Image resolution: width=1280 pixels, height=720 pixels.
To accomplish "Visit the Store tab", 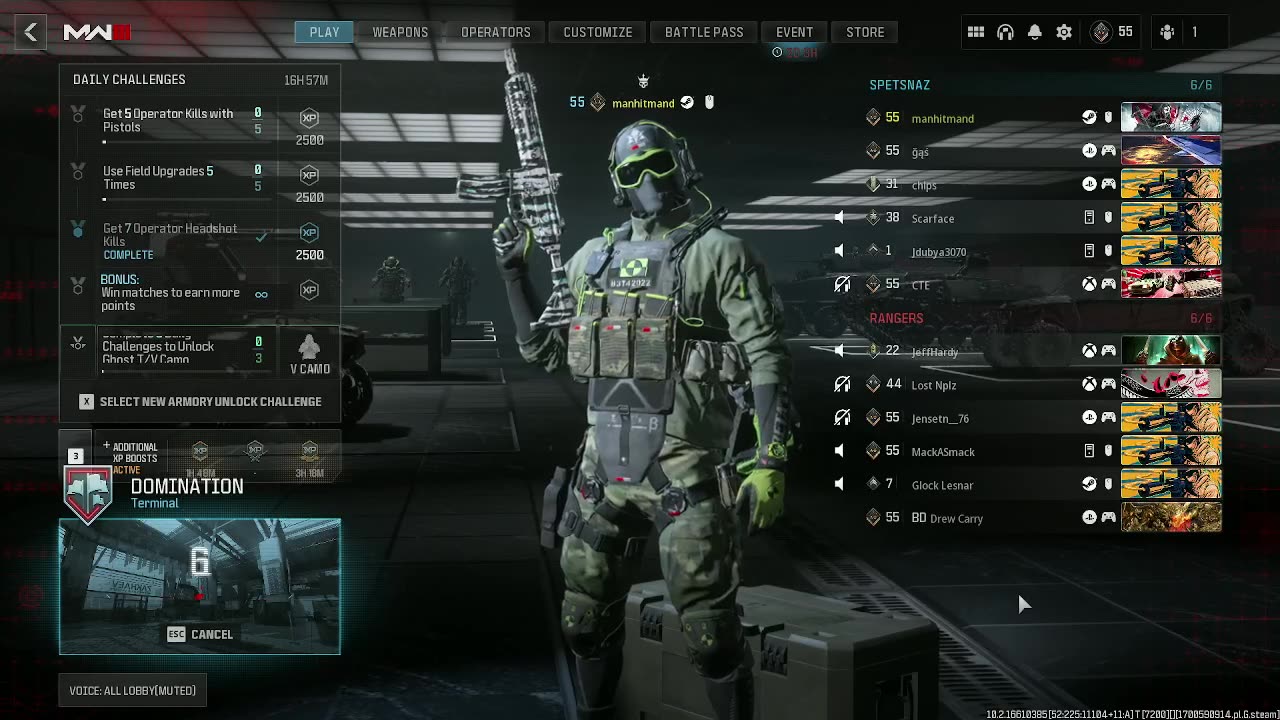I will tap(865, 32).
